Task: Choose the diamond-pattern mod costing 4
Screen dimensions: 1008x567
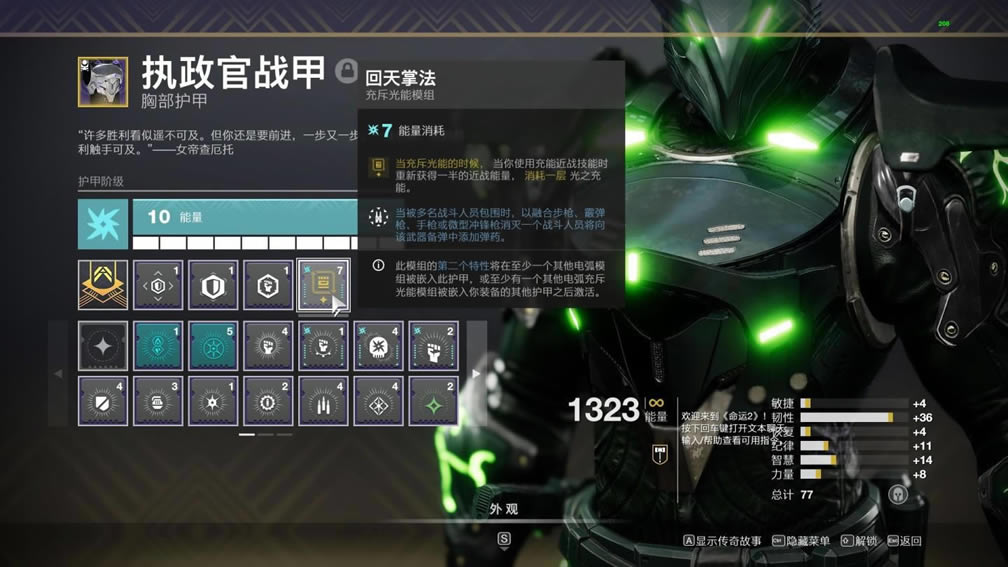Action: [378, 401]
